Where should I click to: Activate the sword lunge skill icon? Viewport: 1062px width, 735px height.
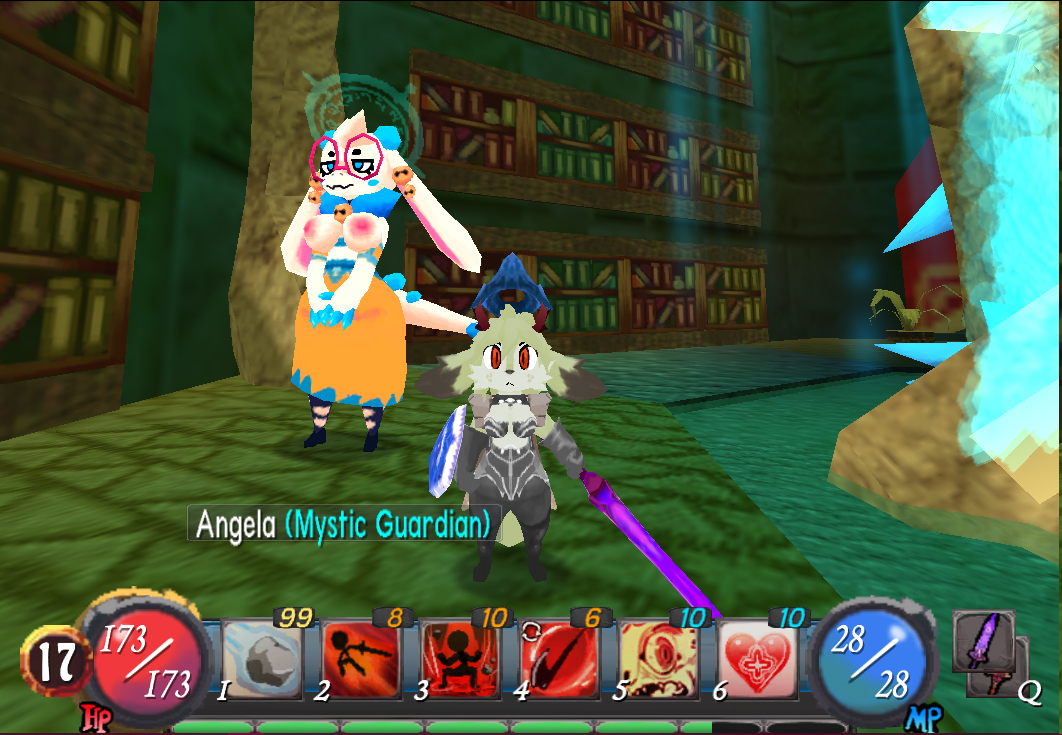[361, 660]
